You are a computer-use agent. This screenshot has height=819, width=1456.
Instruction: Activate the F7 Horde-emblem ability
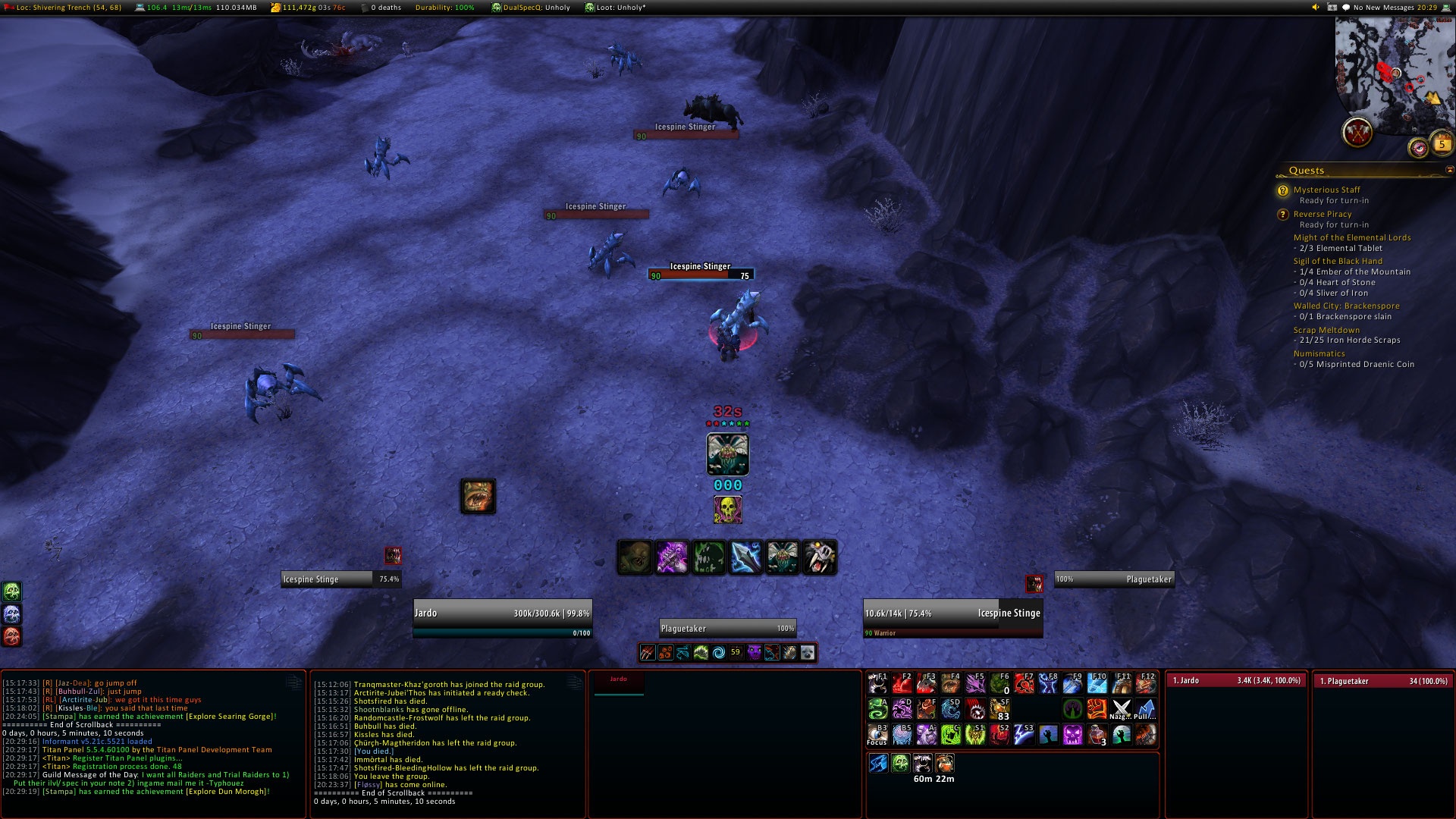tap(1024, 683)
